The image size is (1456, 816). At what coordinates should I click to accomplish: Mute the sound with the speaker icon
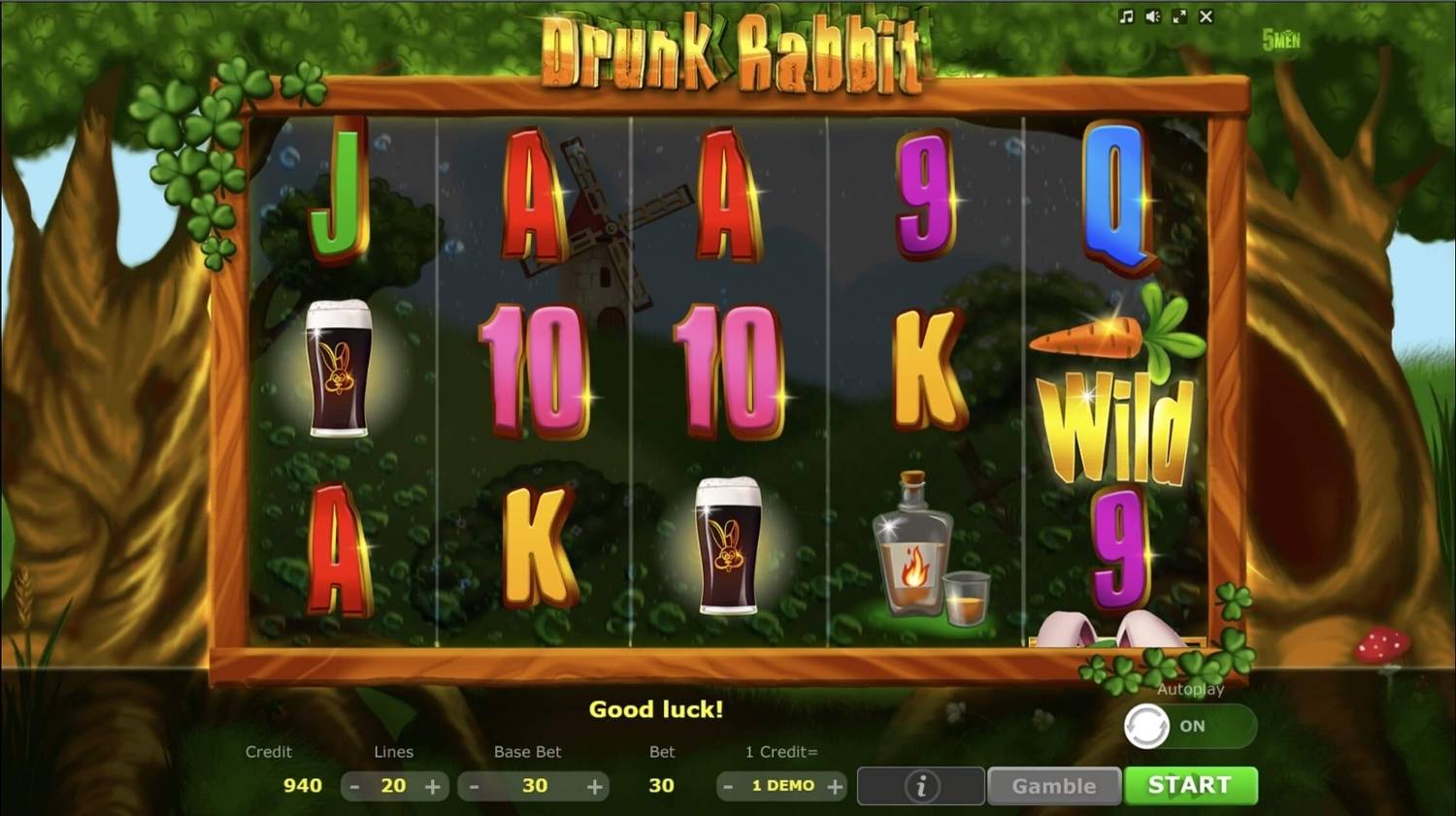pos(1152,16)
